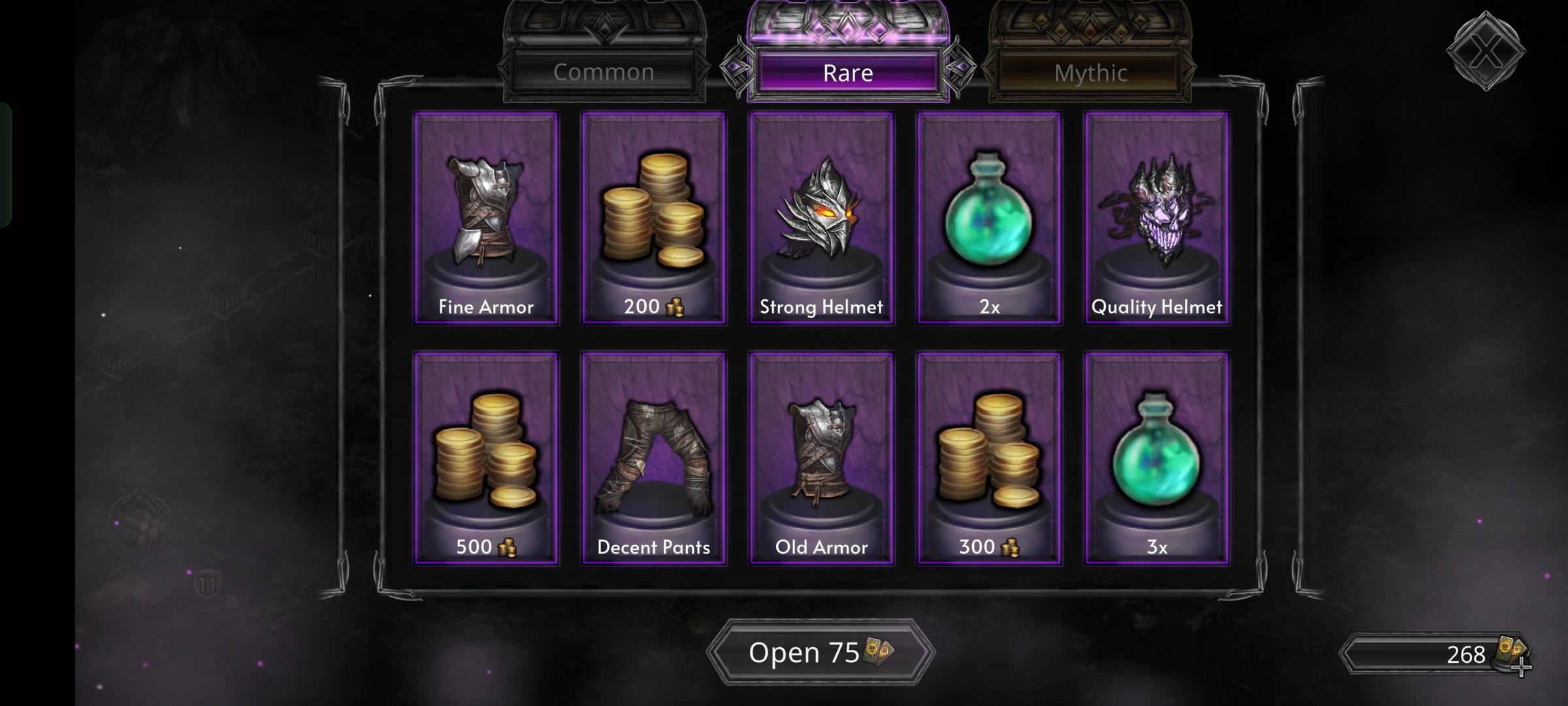This screenshot has width=1568, height=706.
Task: Switch to the Mythic tab
Action: click(1091, 73)
